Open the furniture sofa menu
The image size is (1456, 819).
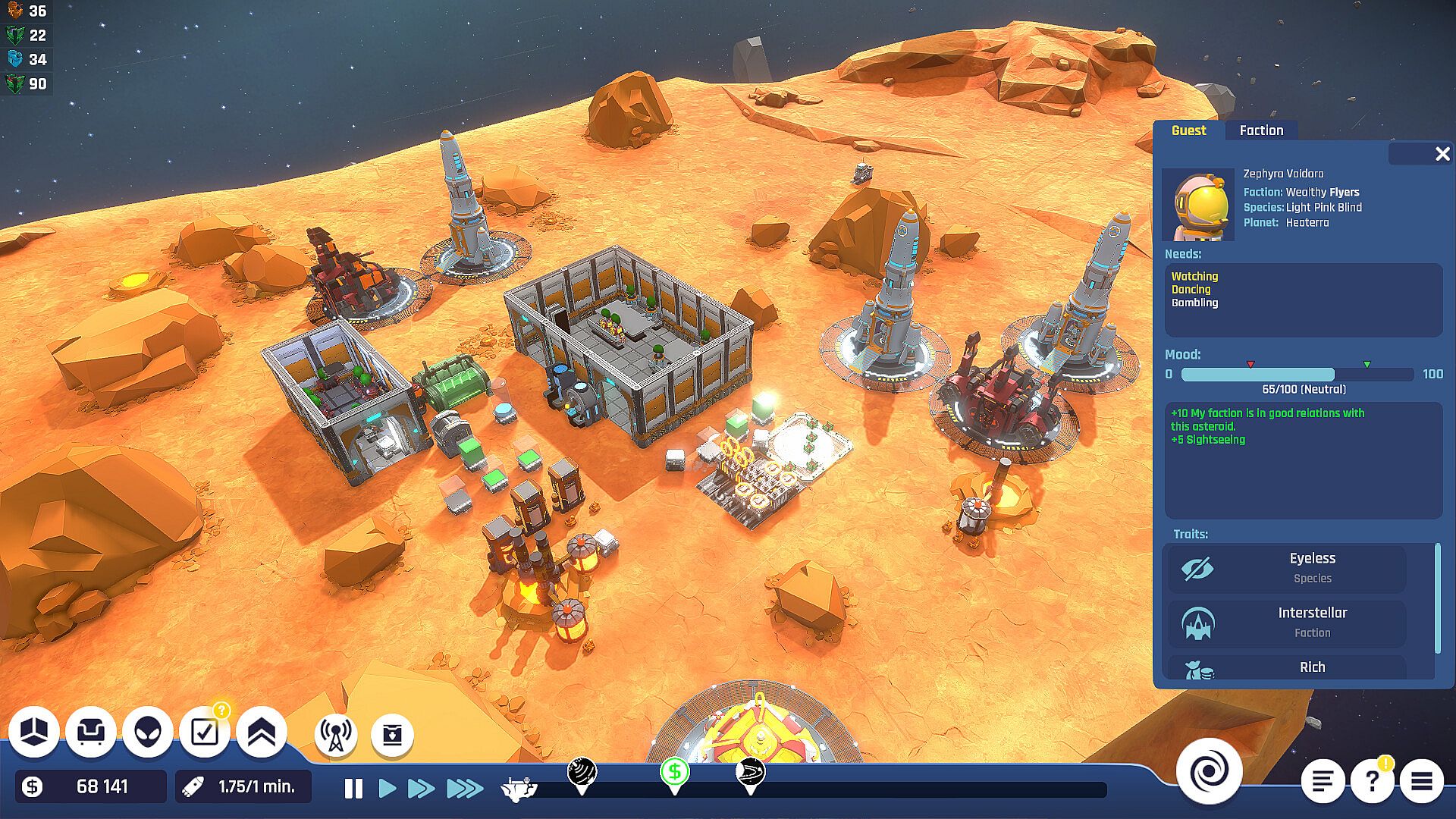tap(91, 732)
